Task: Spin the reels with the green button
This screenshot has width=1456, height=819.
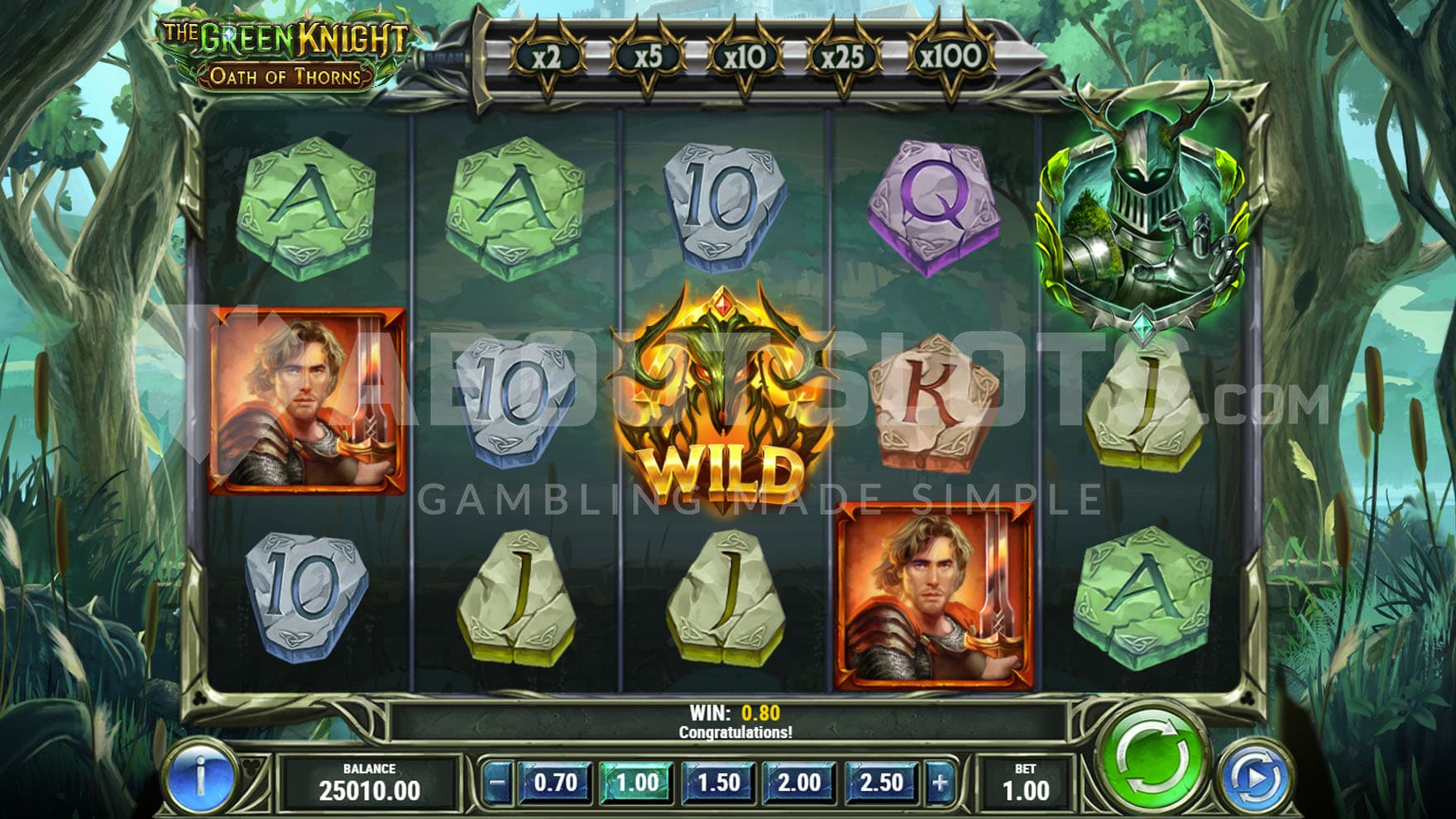Action: 1154,758
